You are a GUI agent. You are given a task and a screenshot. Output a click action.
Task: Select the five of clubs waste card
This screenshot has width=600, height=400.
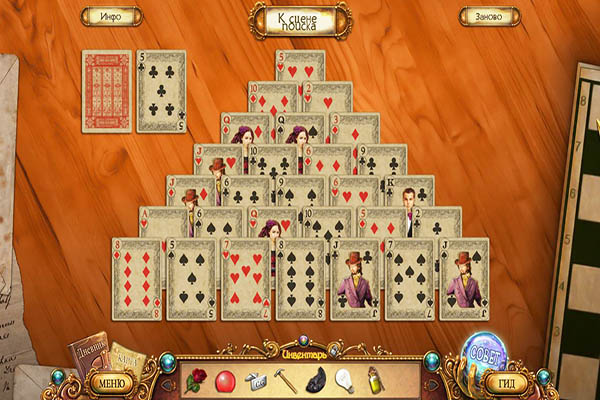pyautogui.click(x=161, y=91)
